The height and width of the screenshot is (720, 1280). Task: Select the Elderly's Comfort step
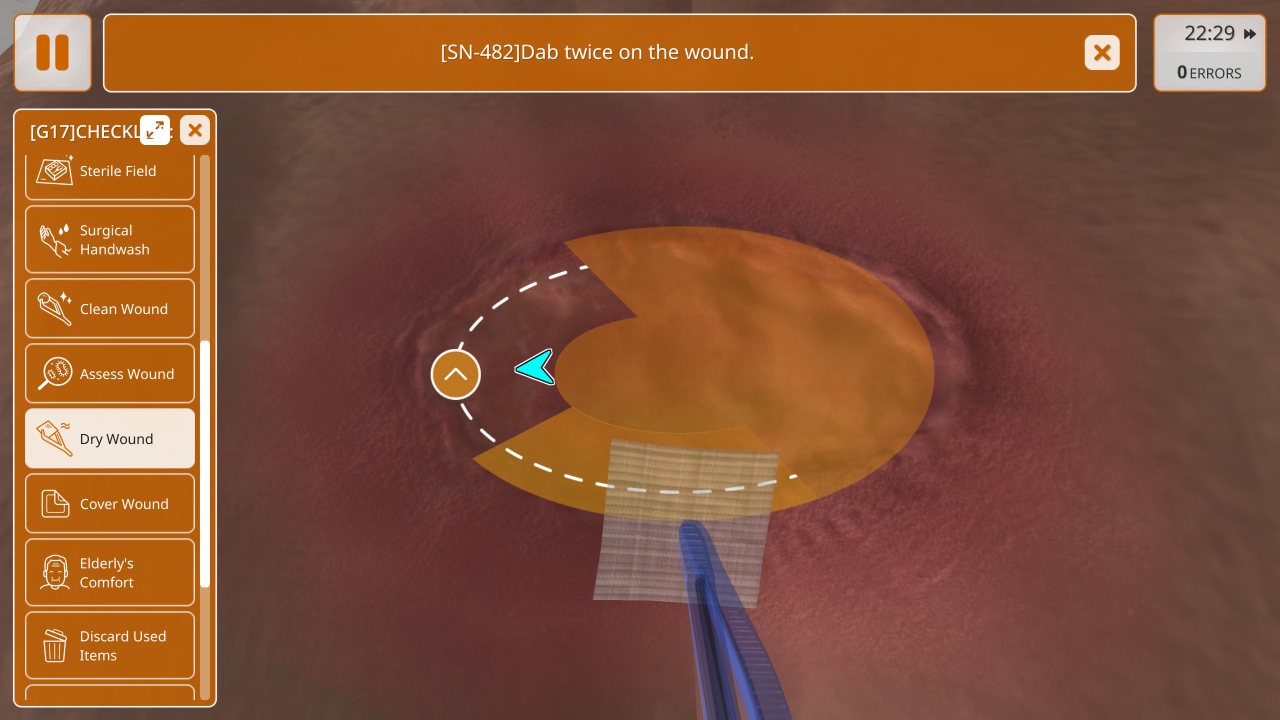[110, 573]
